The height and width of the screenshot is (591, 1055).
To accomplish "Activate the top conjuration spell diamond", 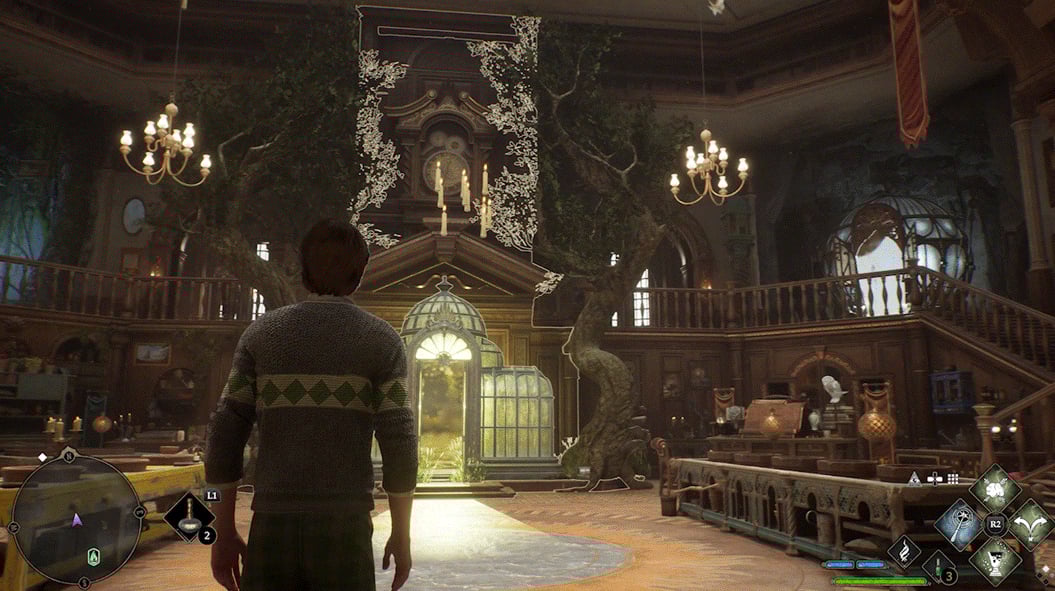I will click(x=994, y=488).
